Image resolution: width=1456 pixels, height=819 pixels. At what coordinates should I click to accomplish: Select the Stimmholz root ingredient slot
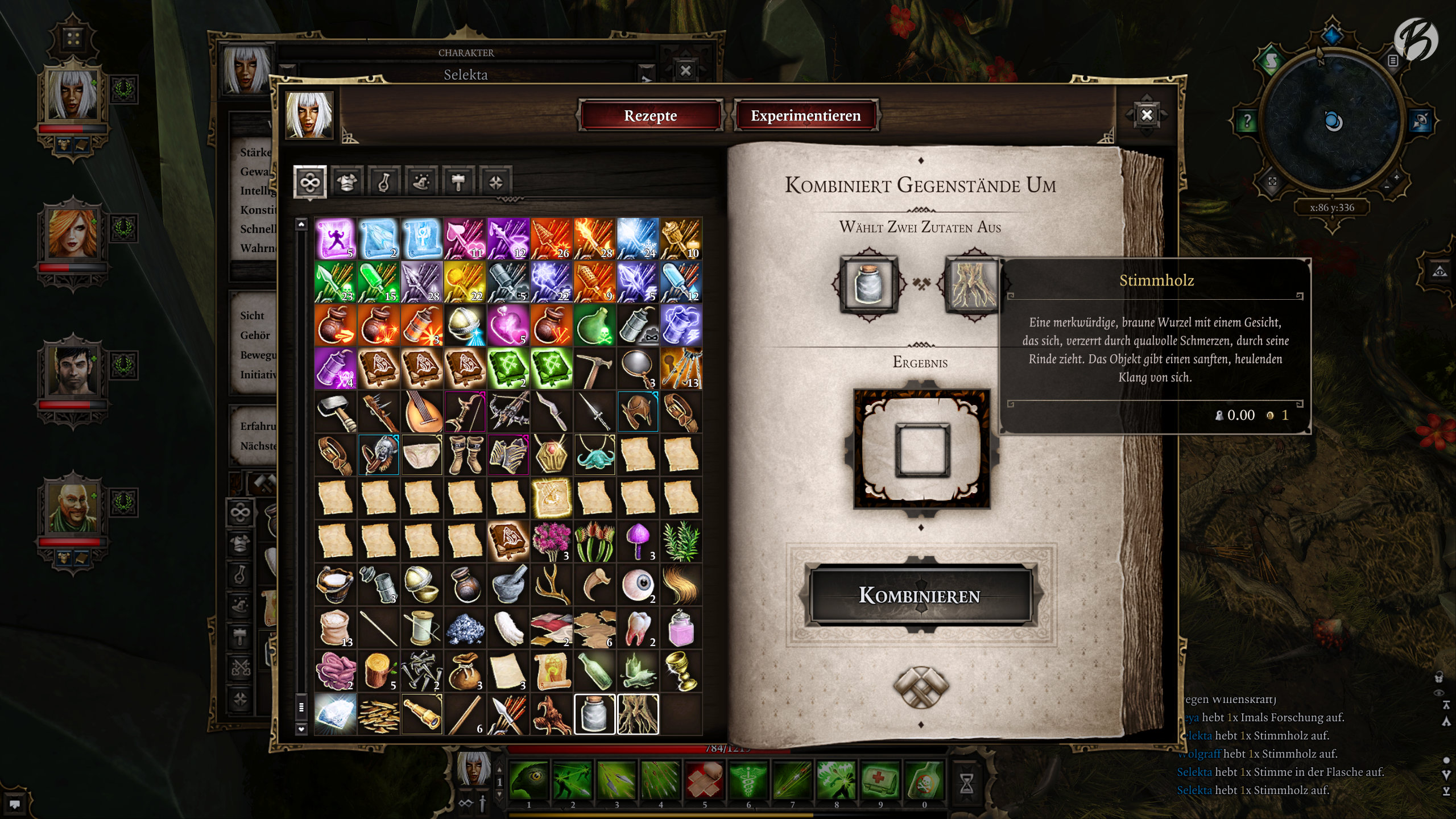pyautogui.click(x=973, y=283)
